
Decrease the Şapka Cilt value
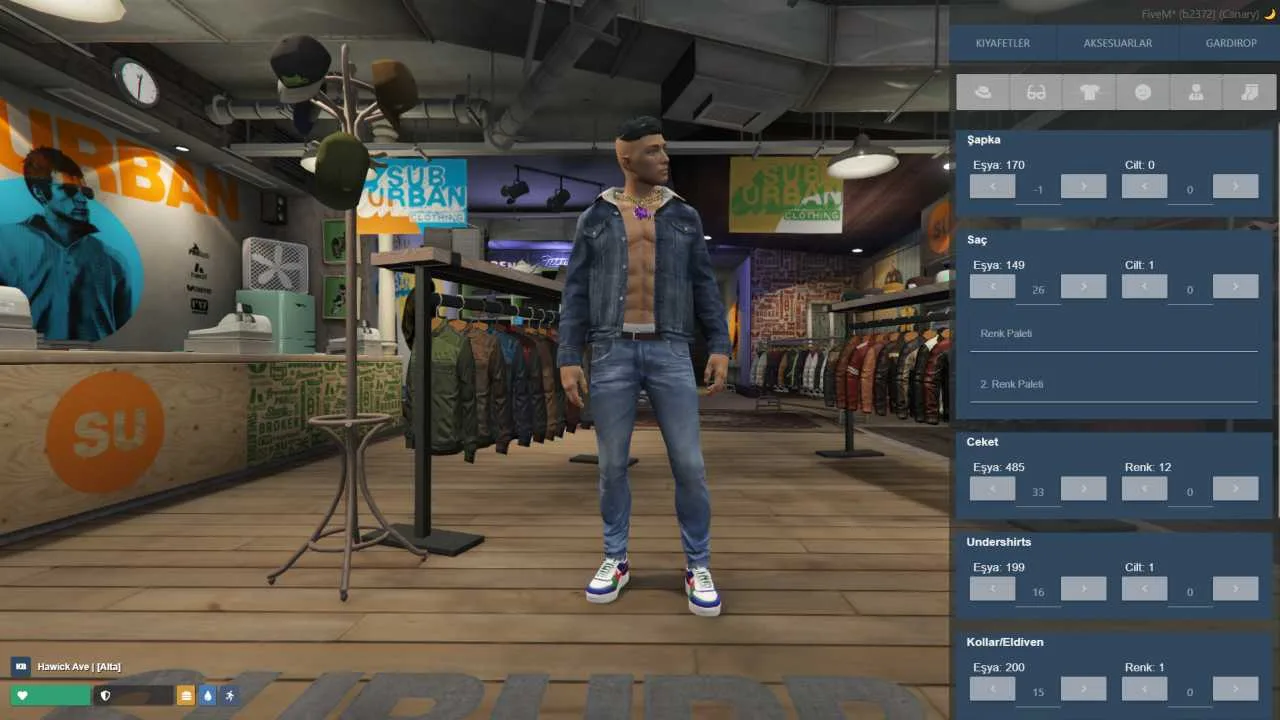(1144, 186)
